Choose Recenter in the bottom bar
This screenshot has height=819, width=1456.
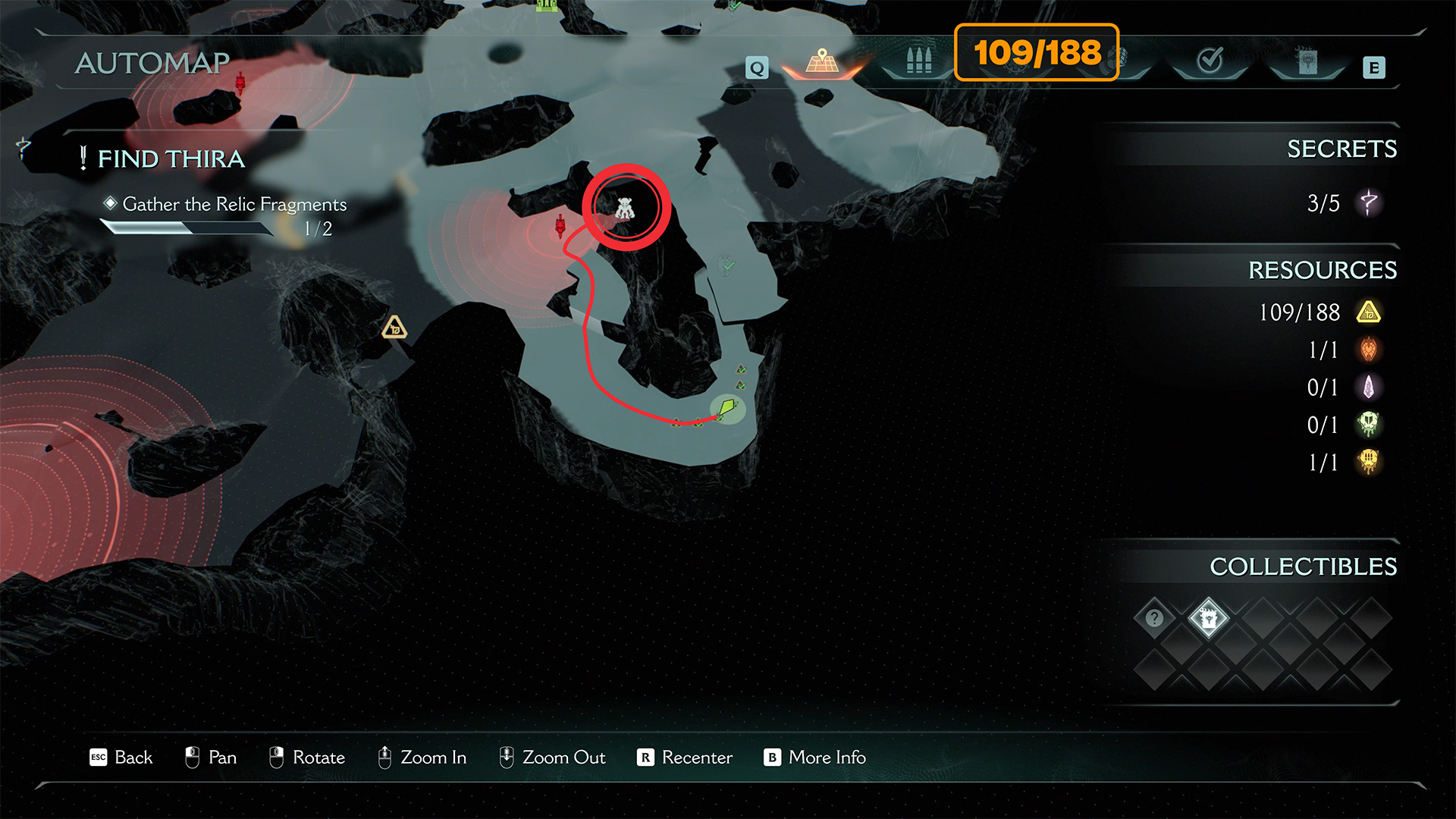coord(685,758)
